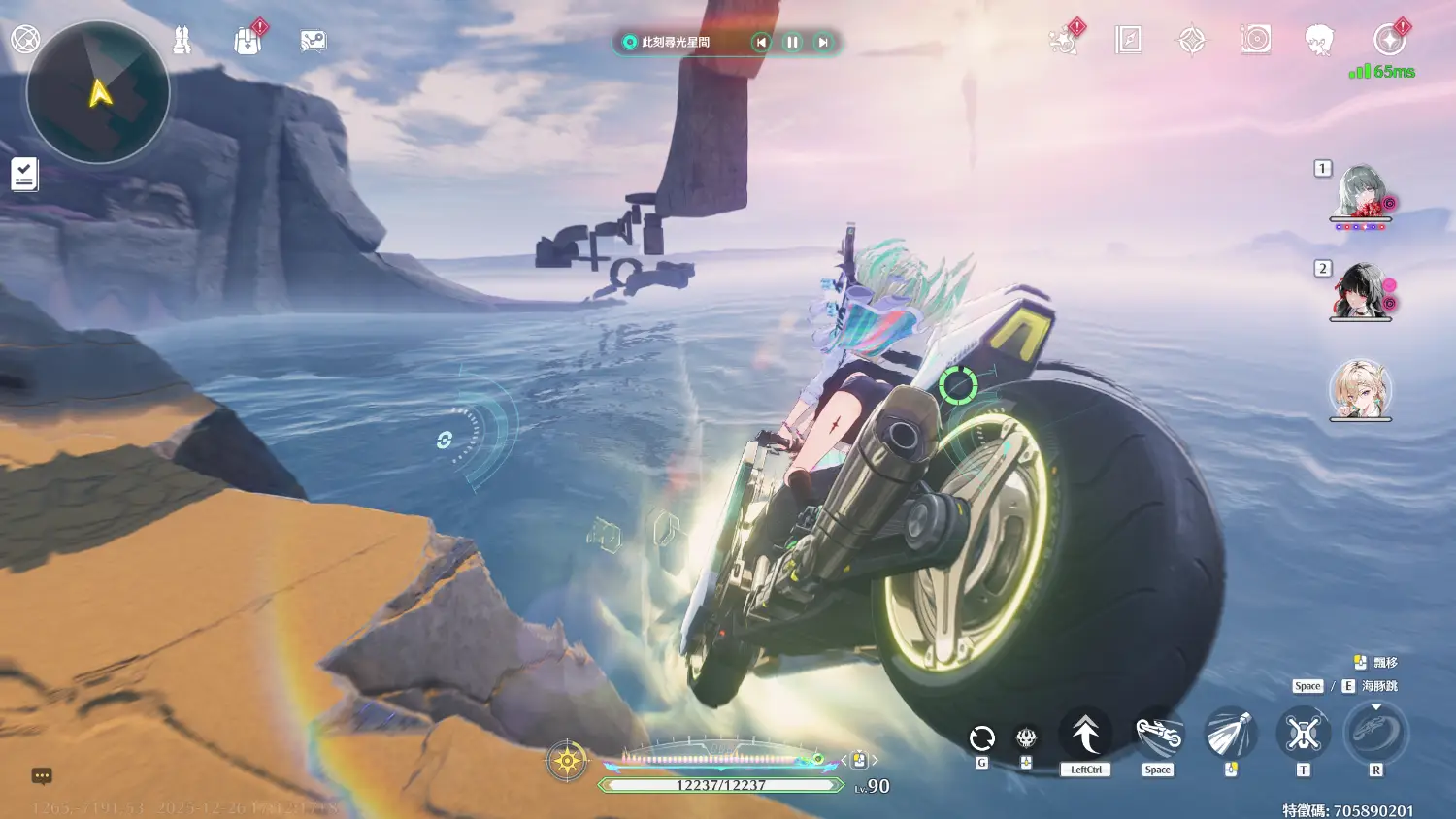Switch to the black-haired party member
This screenshot has height=819, width=1456.
(1360, 291)
